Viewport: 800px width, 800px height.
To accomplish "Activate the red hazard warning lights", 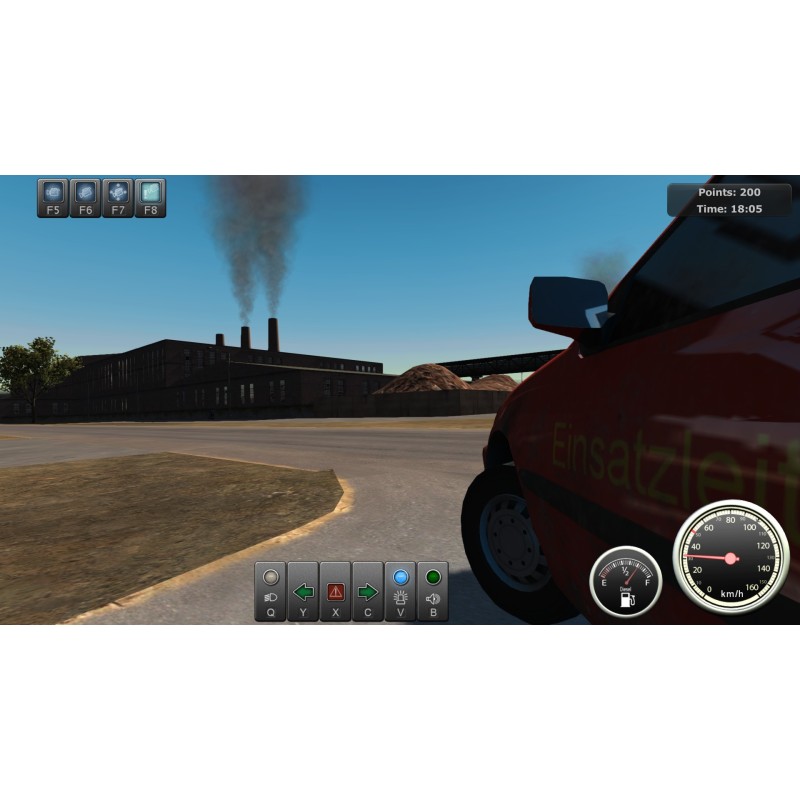I will click(x=335, y=591).
